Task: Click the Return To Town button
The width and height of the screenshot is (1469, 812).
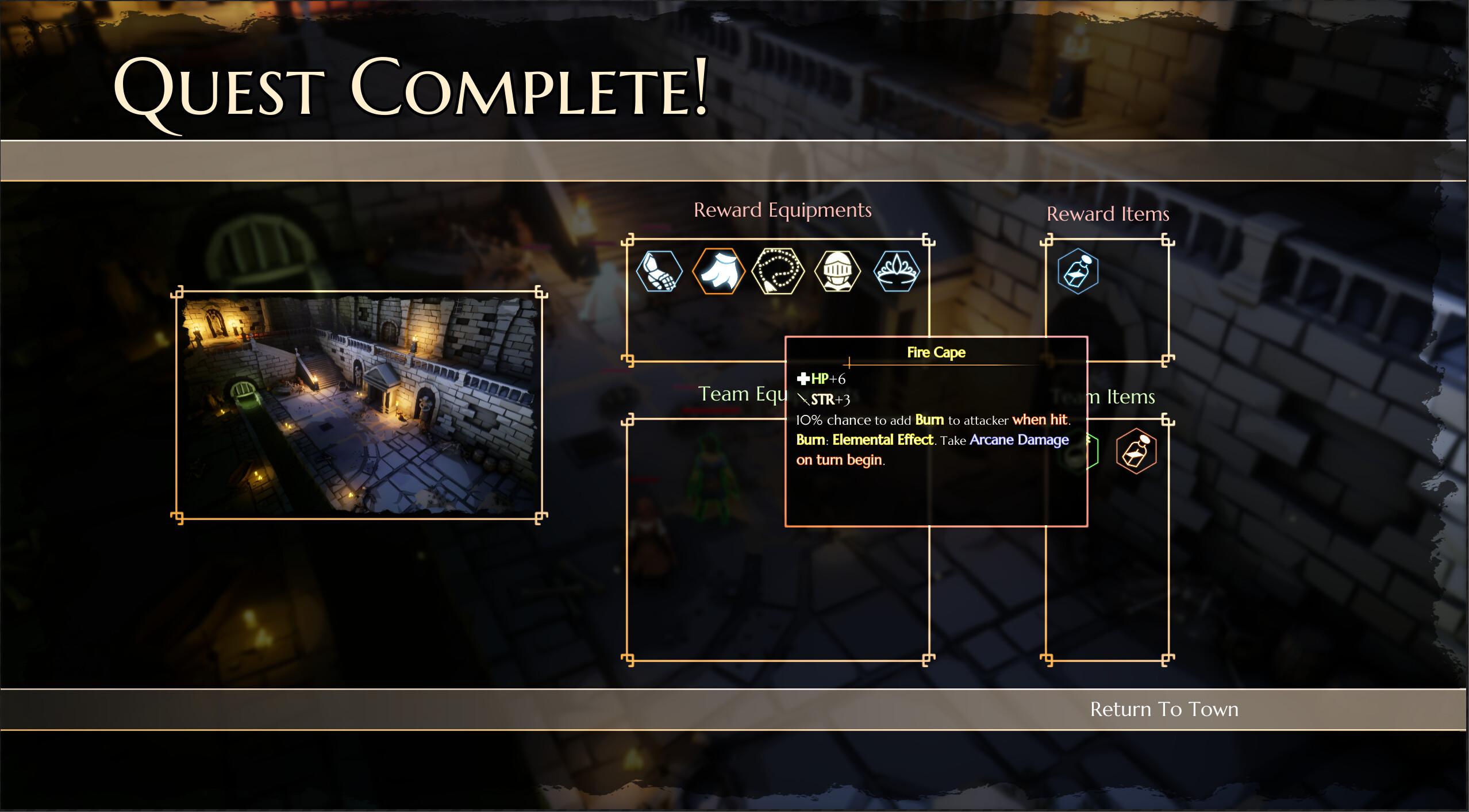Action: (x=1164, y=709)
